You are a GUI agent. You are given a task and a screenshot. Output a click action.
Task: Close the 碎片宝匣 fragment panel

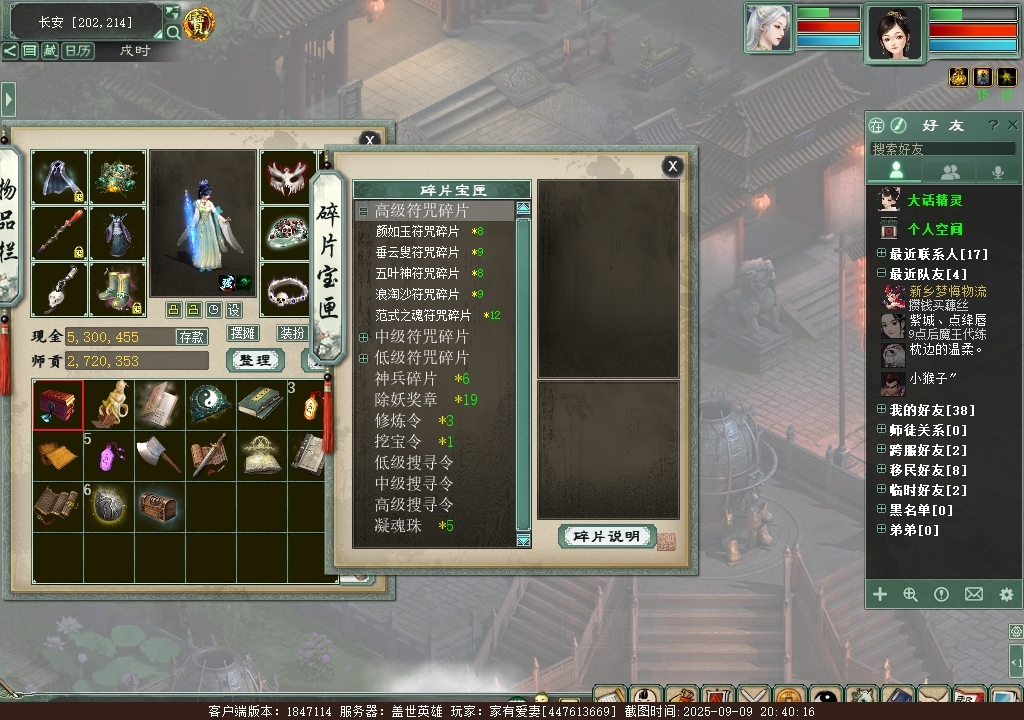pyautogui.click(x=673, y=166)
